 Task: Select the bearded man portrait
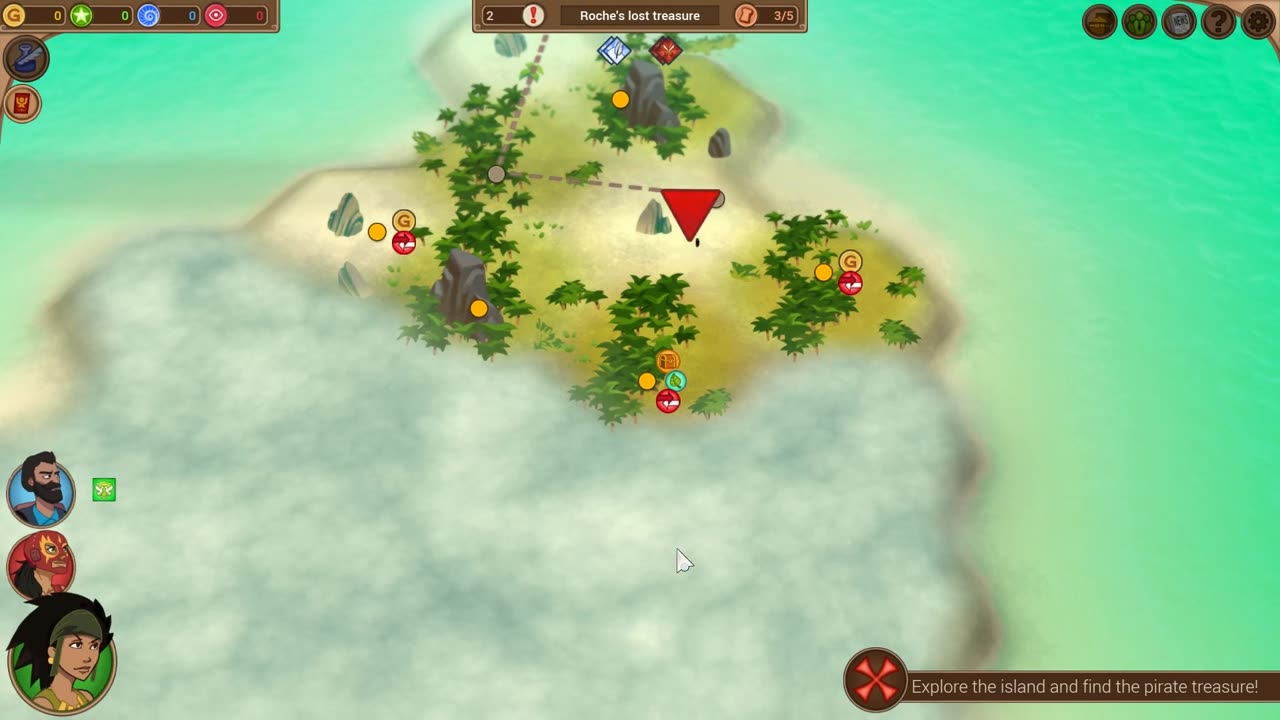click(x=41, y=490)
